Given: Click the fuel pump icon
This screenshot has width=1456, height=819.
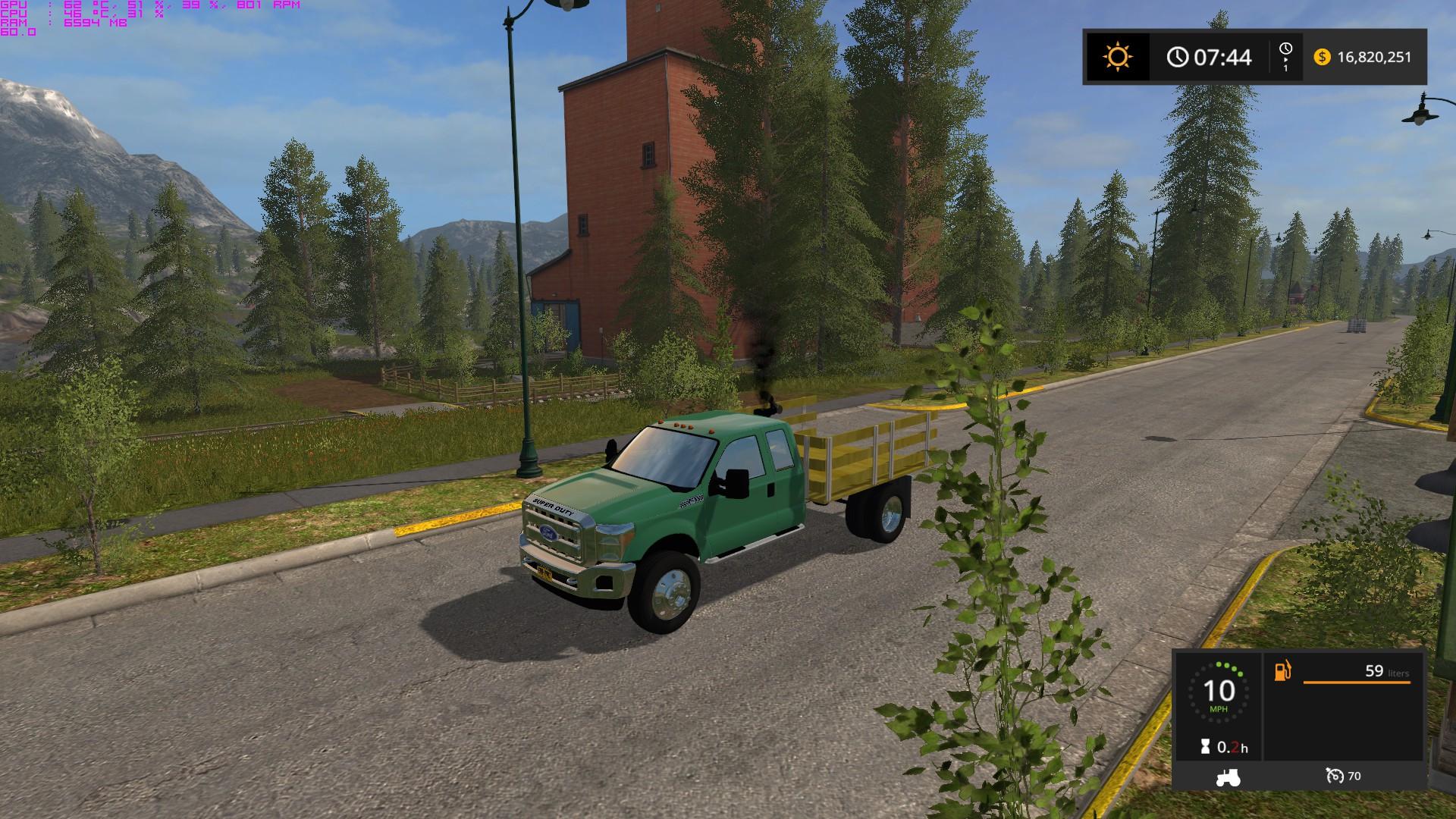Looking at the screenshot, I should tap(1282, 671).
